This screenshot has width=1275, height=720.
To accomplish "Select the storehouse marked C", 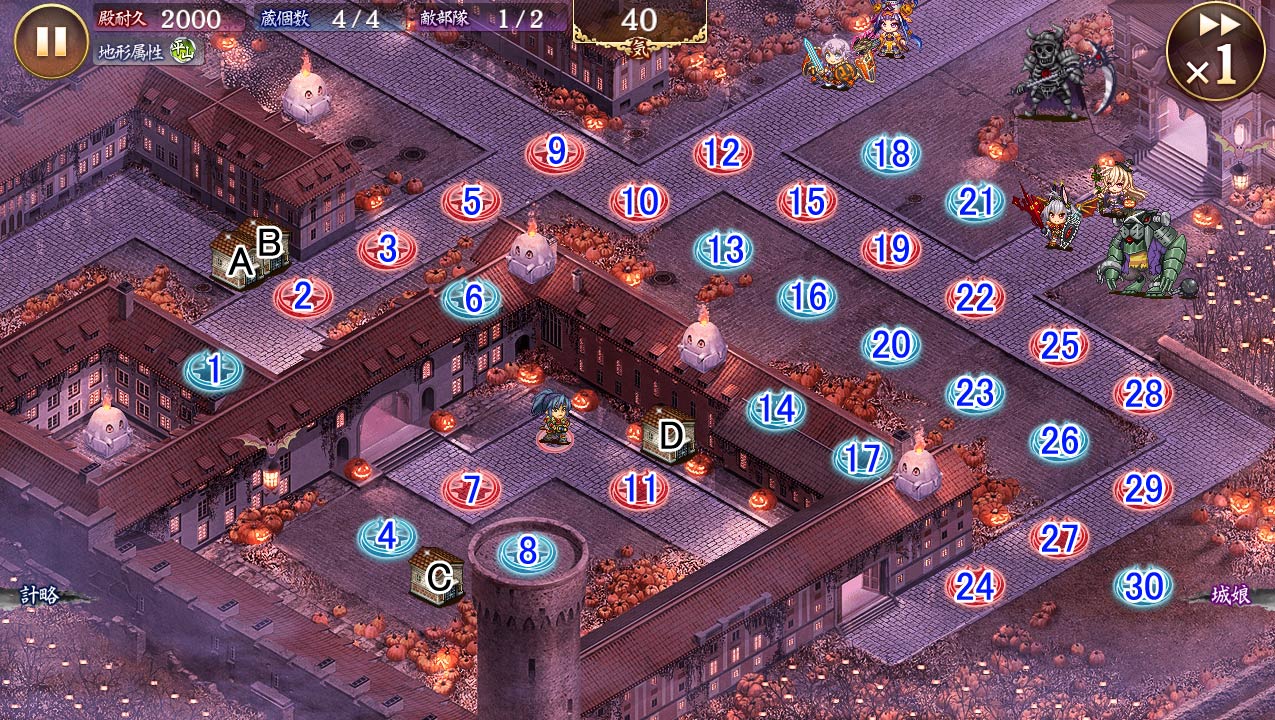I will click(438, 576).
